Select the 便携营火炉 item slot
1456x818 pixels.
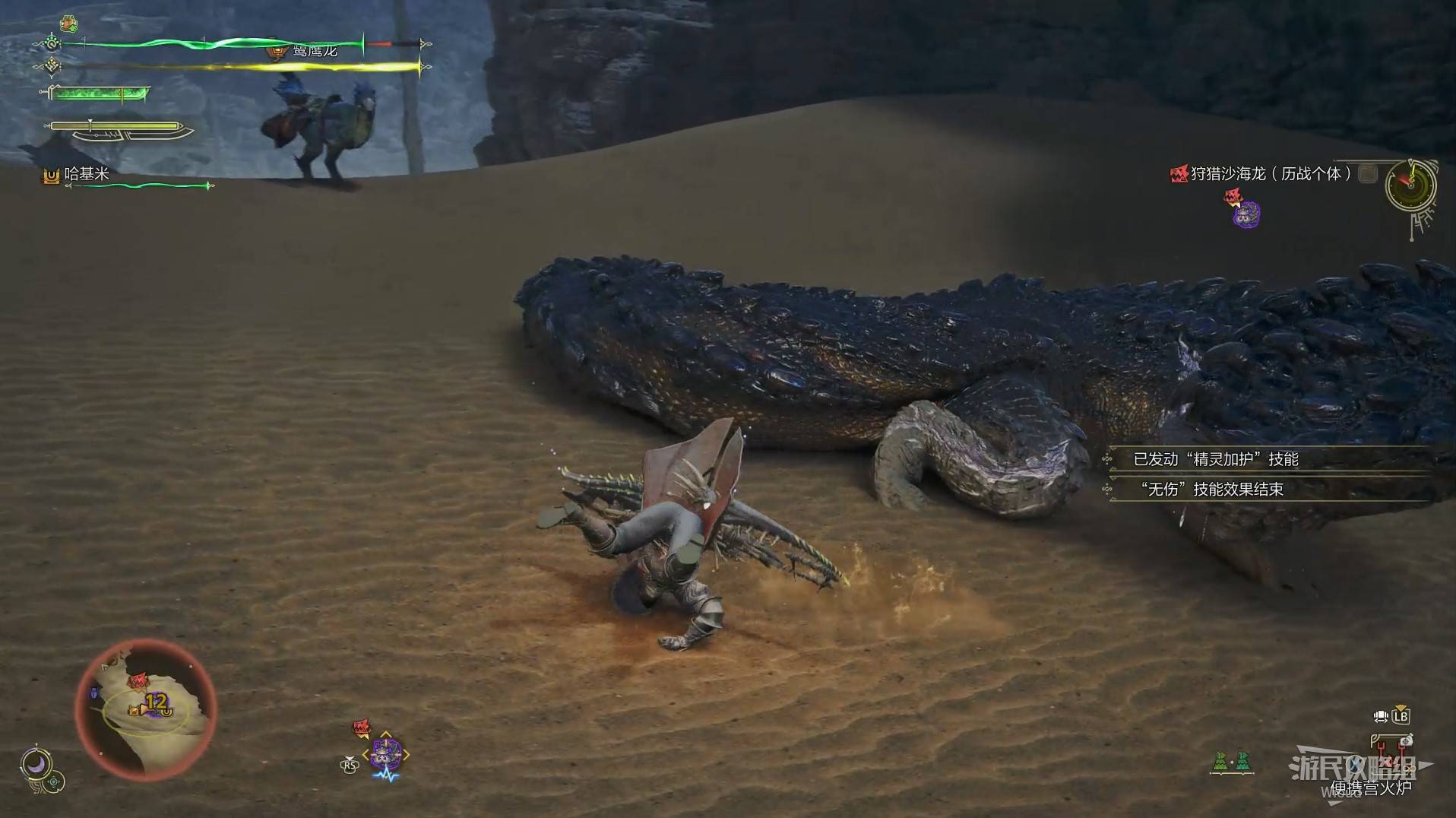pyautogui.click(x=1370, y=788)
